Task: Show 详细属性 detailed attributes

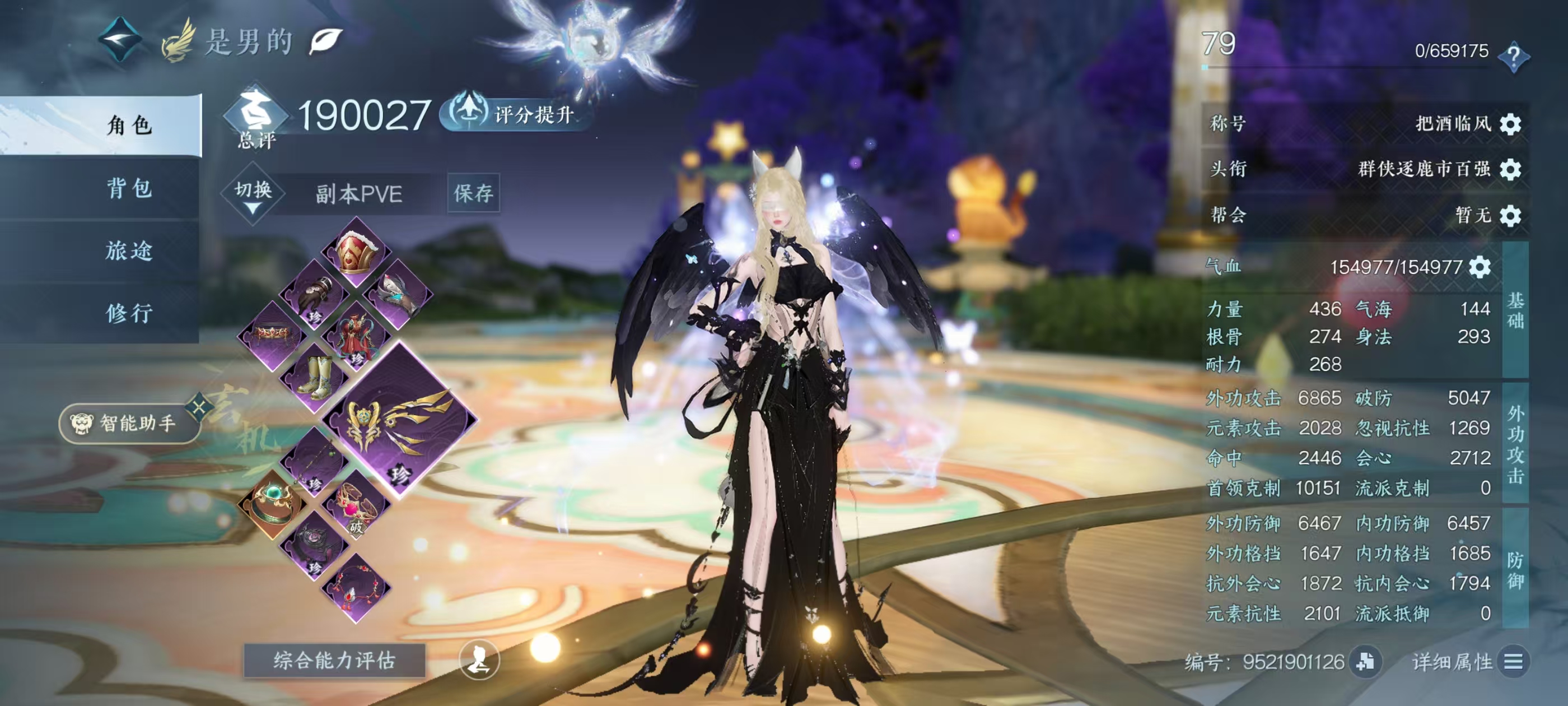Action: click(1513, 662)
